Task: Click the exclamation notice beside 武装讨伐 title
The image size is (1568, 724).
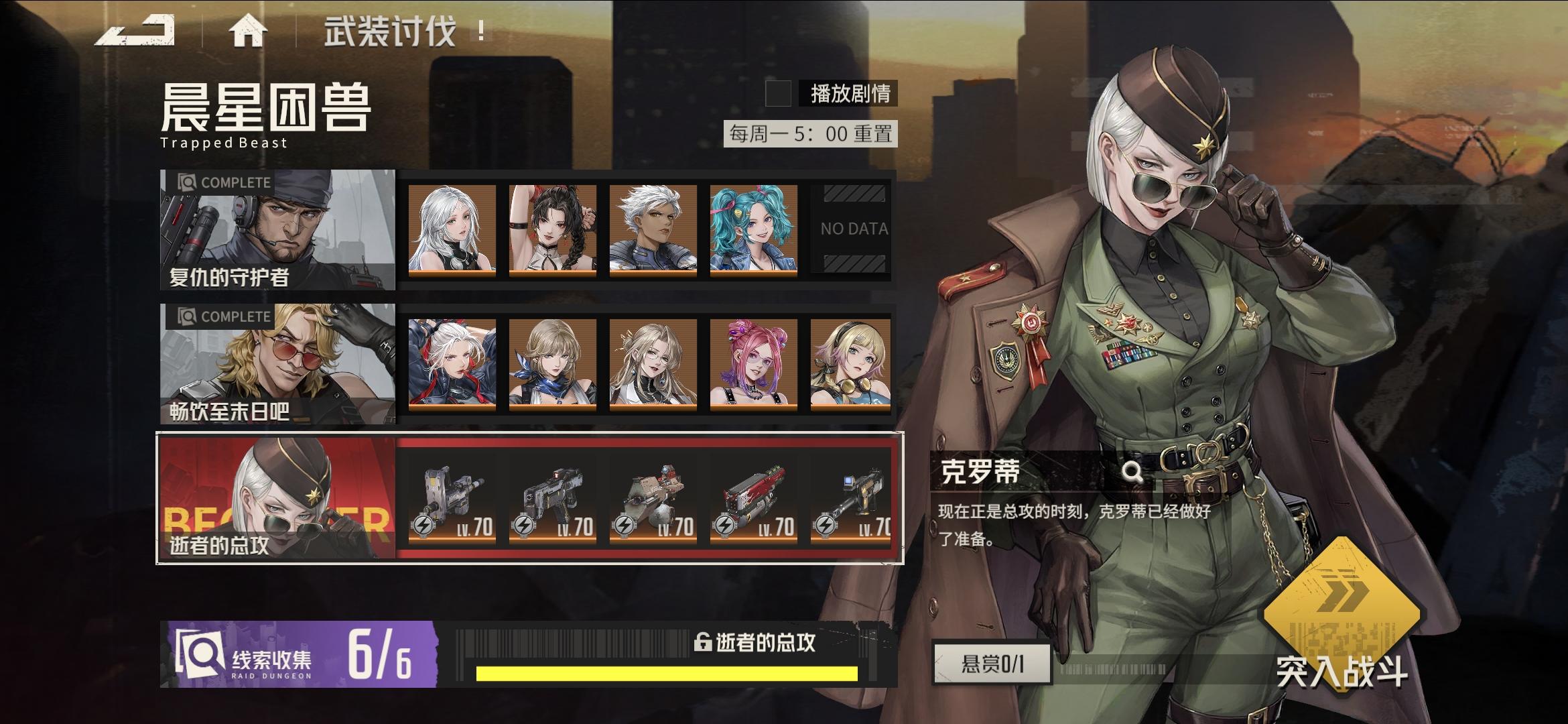Action: (480, 29)
